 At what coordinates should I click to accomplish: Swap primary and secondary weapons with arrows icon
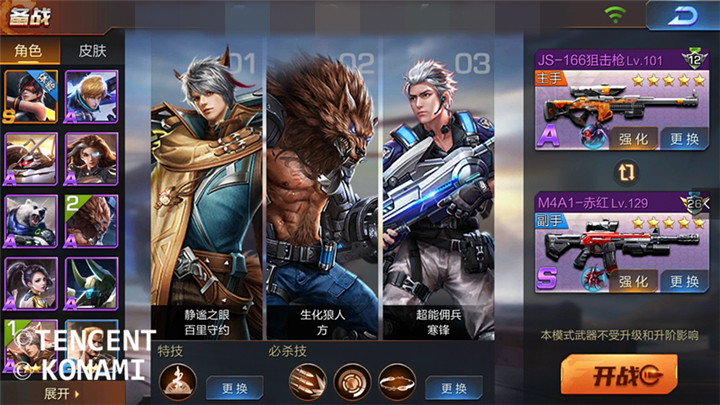(627, 172)
